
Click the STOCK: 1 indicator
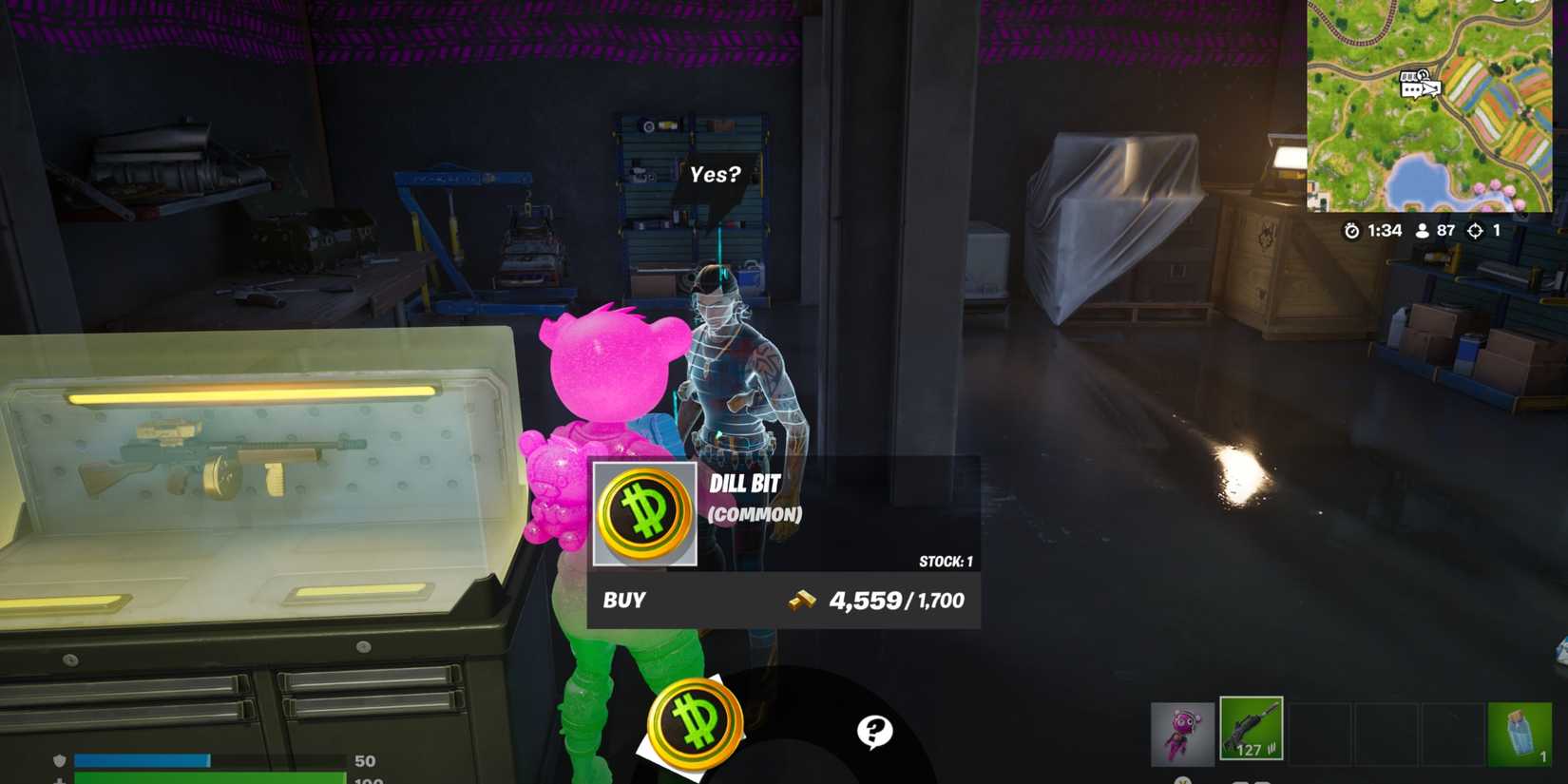pyautogui.click(x=947, y=560)
